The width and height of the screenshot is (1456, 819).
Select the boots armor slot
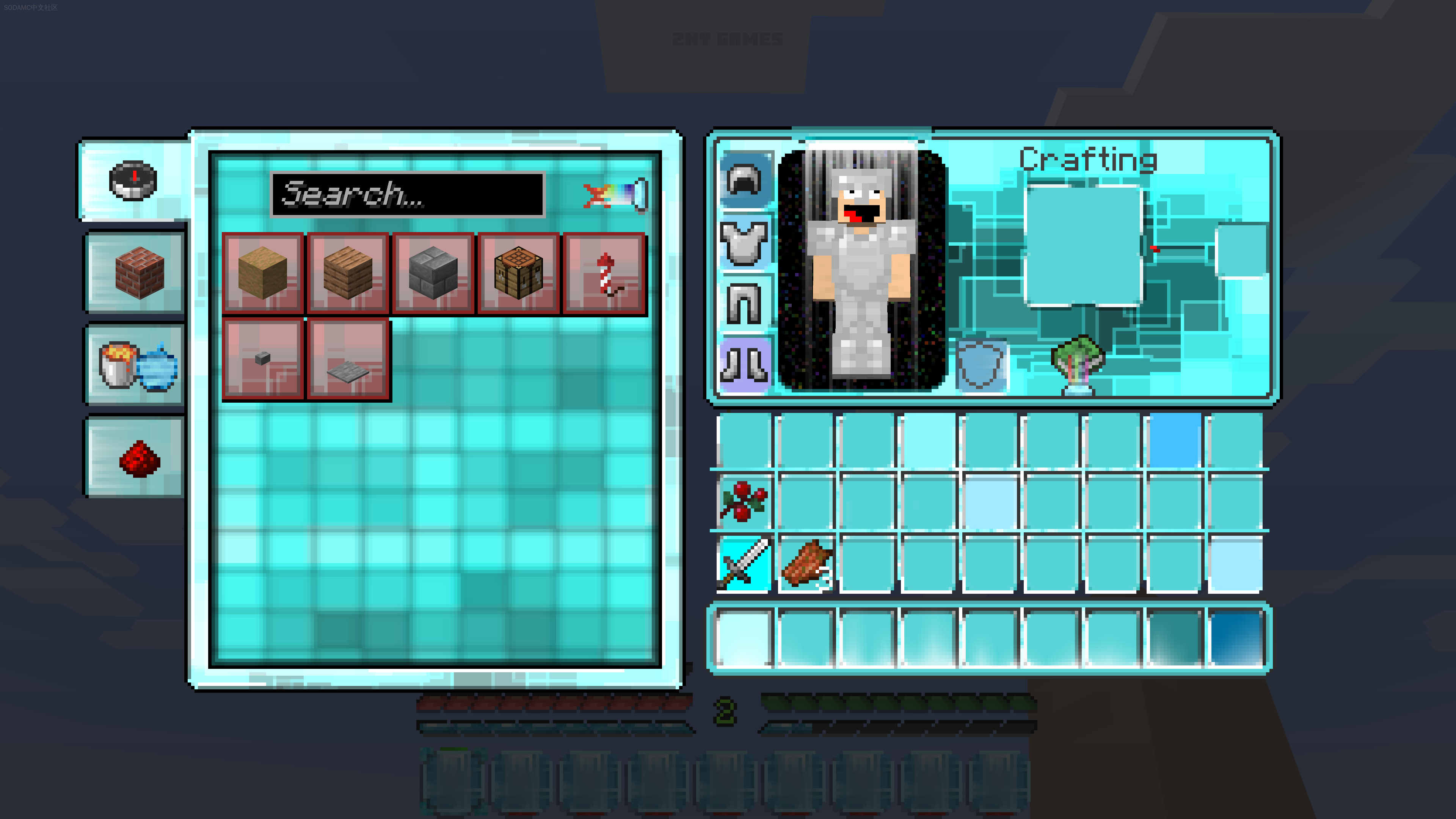point(745,365)
